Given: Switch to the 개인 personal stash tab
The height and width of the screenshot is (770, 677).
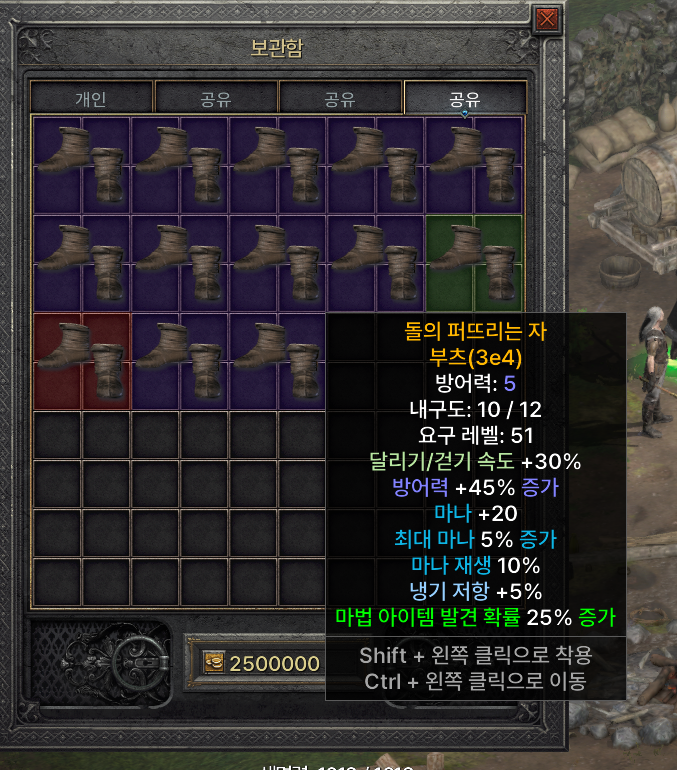Looking at the screenshot, I should tap(91, 99).
